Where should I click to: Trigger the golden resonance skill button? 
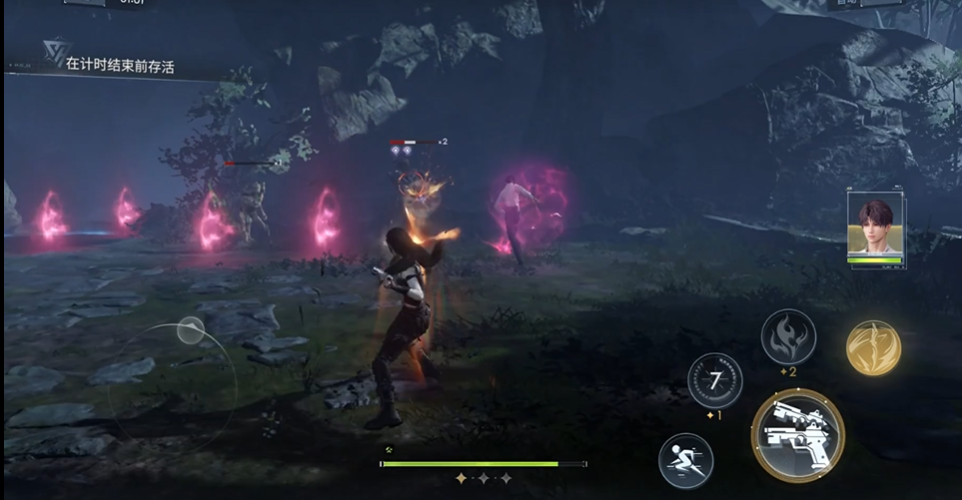point(873,348)
